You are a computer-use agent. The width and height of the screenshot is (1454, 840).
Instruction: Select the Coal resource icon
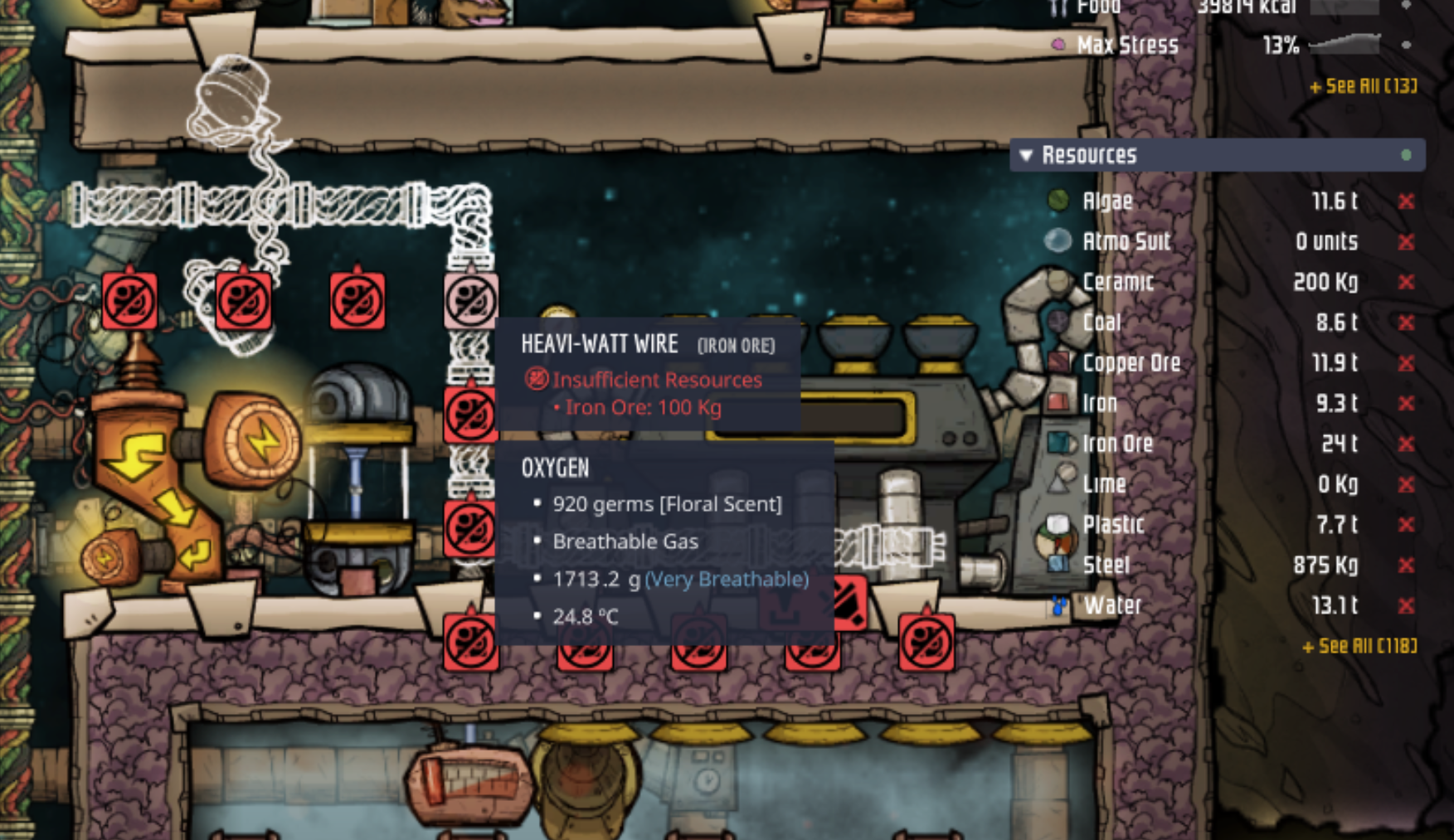point(1057,322)
